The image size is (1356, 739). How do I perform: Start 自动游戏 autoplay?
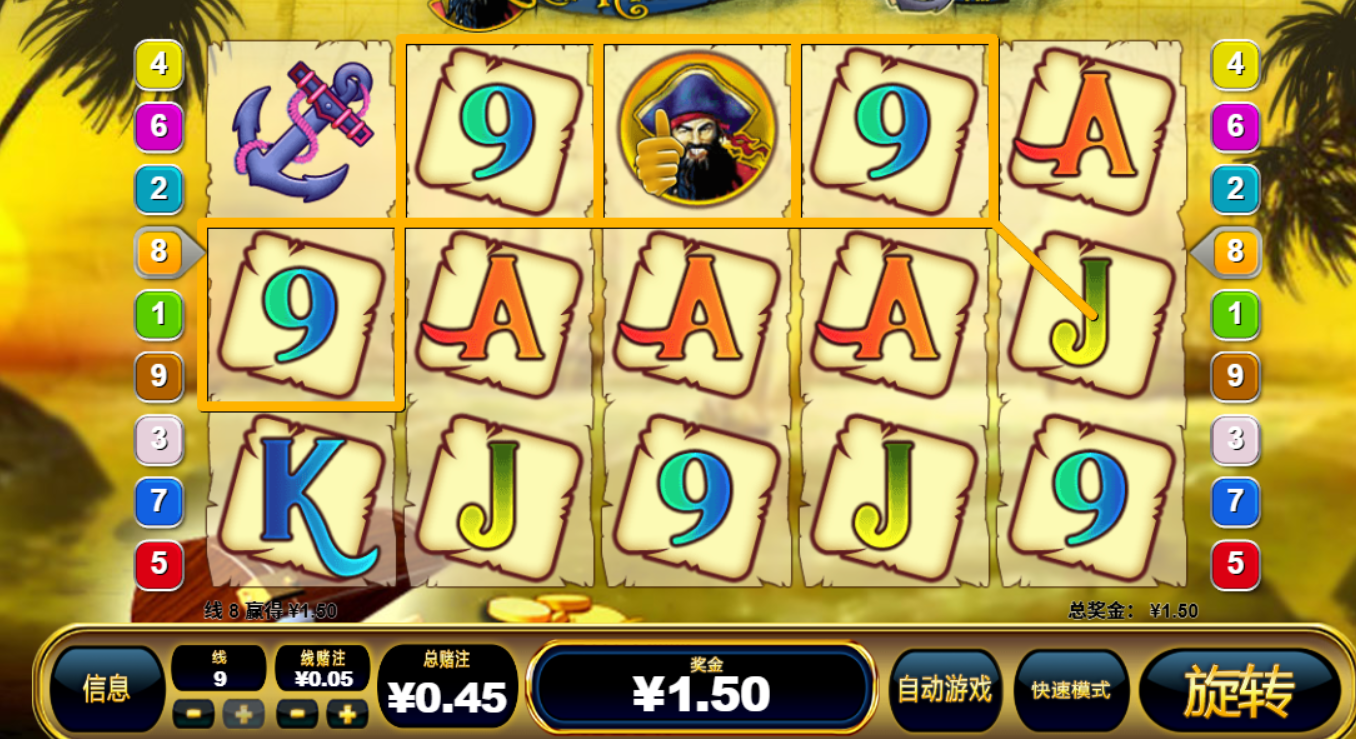click(944, 688)
